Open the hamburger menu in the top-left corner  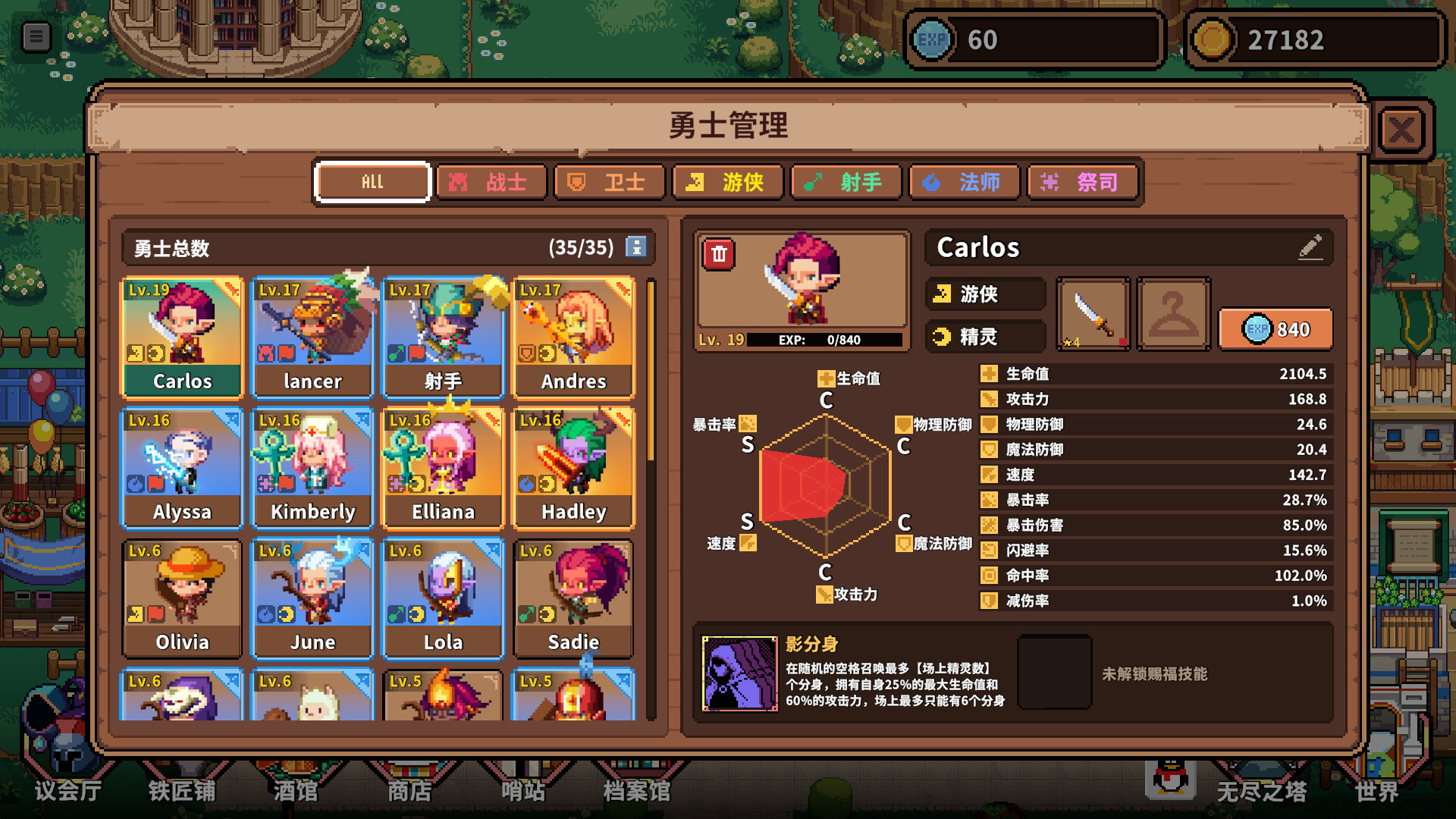(36, 36)
